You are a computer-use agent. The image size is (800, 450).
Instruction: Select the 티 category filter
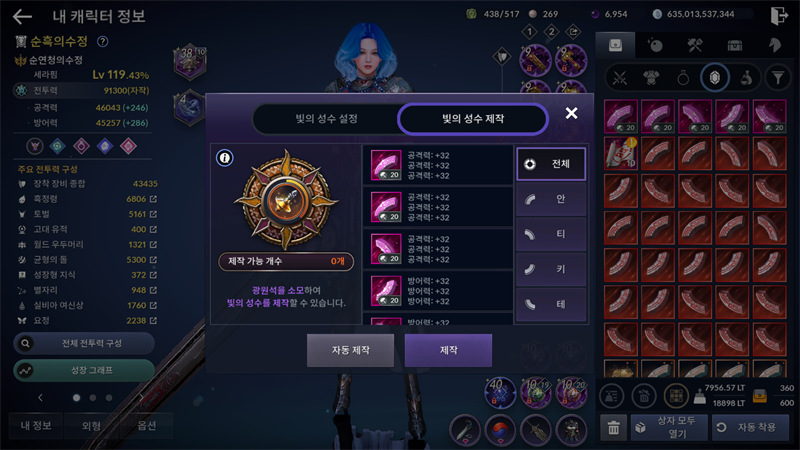pos(550,233)
